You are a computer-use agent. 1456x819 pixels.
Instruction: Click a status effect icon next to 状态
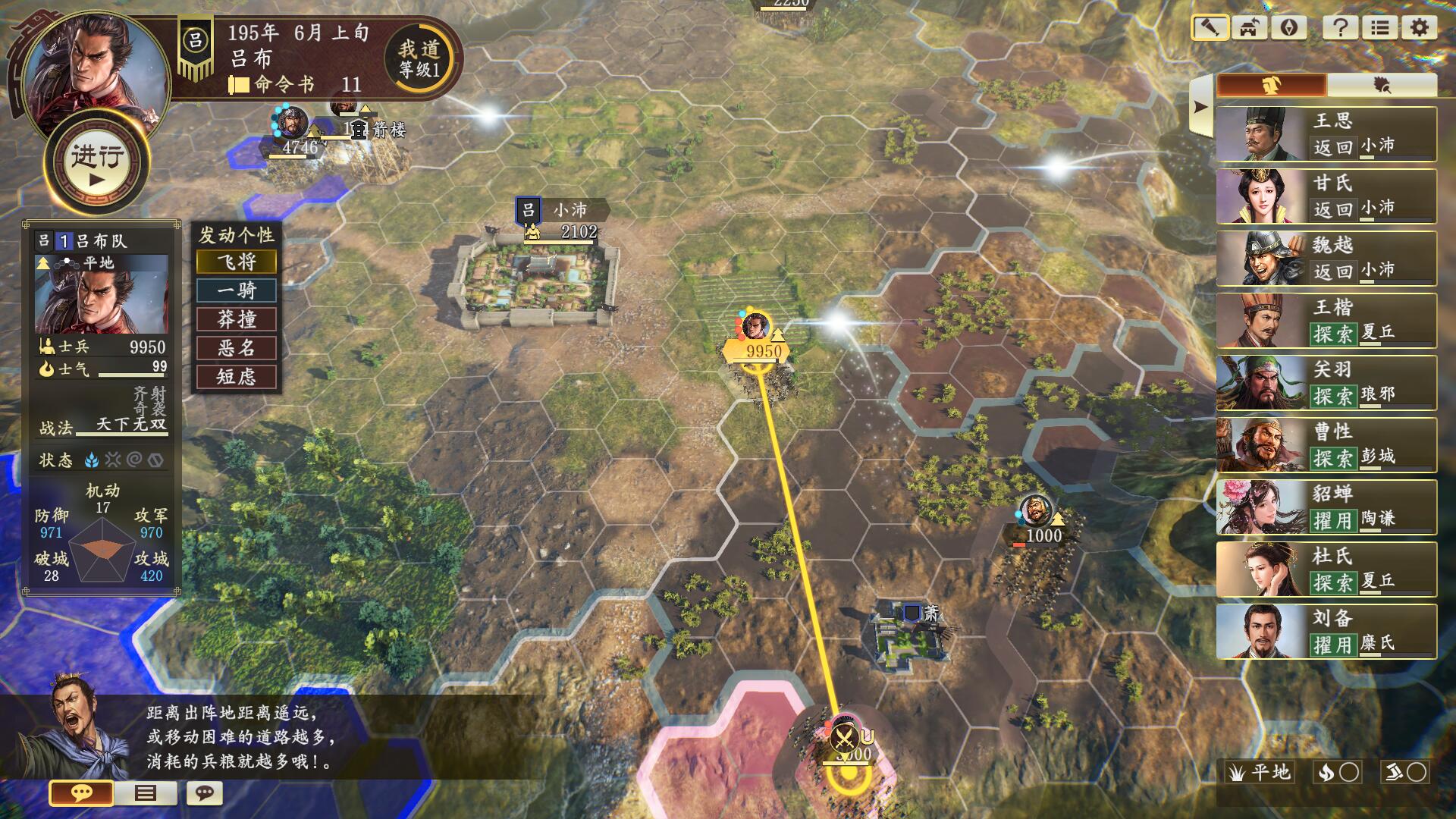coord(93,460)
